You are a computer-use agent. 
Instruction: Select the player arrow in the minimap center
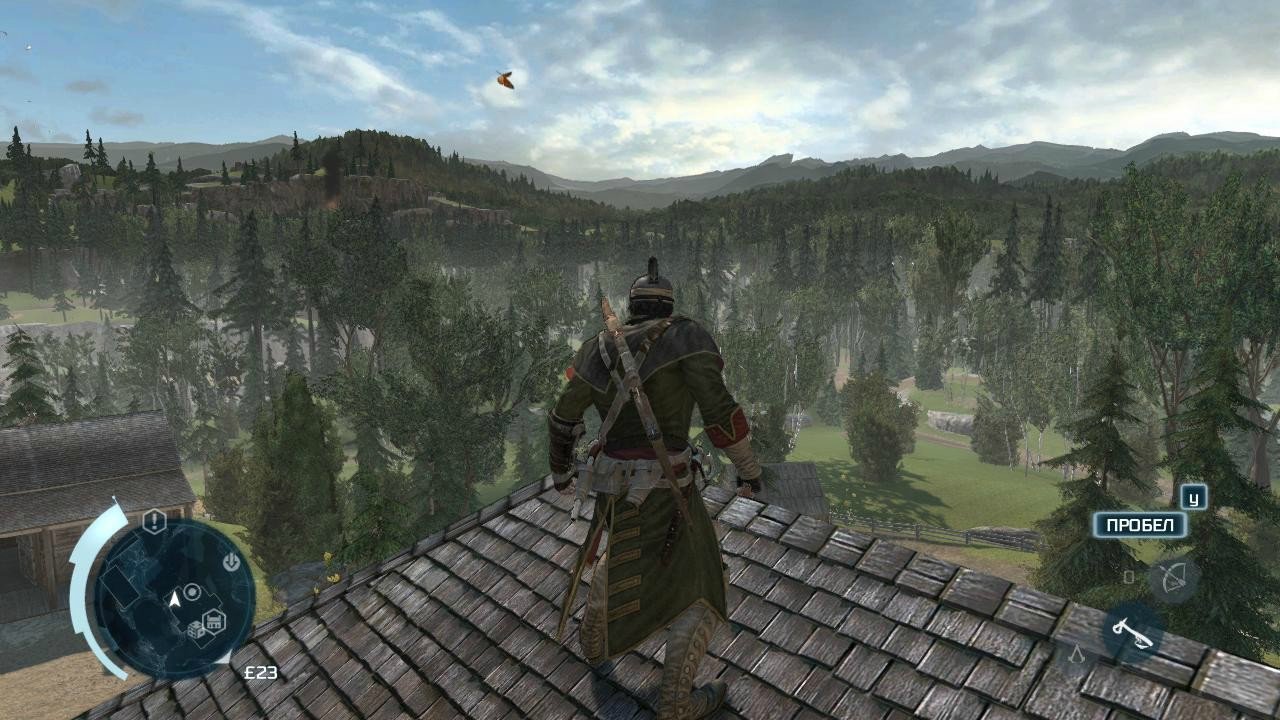[174, 601]
